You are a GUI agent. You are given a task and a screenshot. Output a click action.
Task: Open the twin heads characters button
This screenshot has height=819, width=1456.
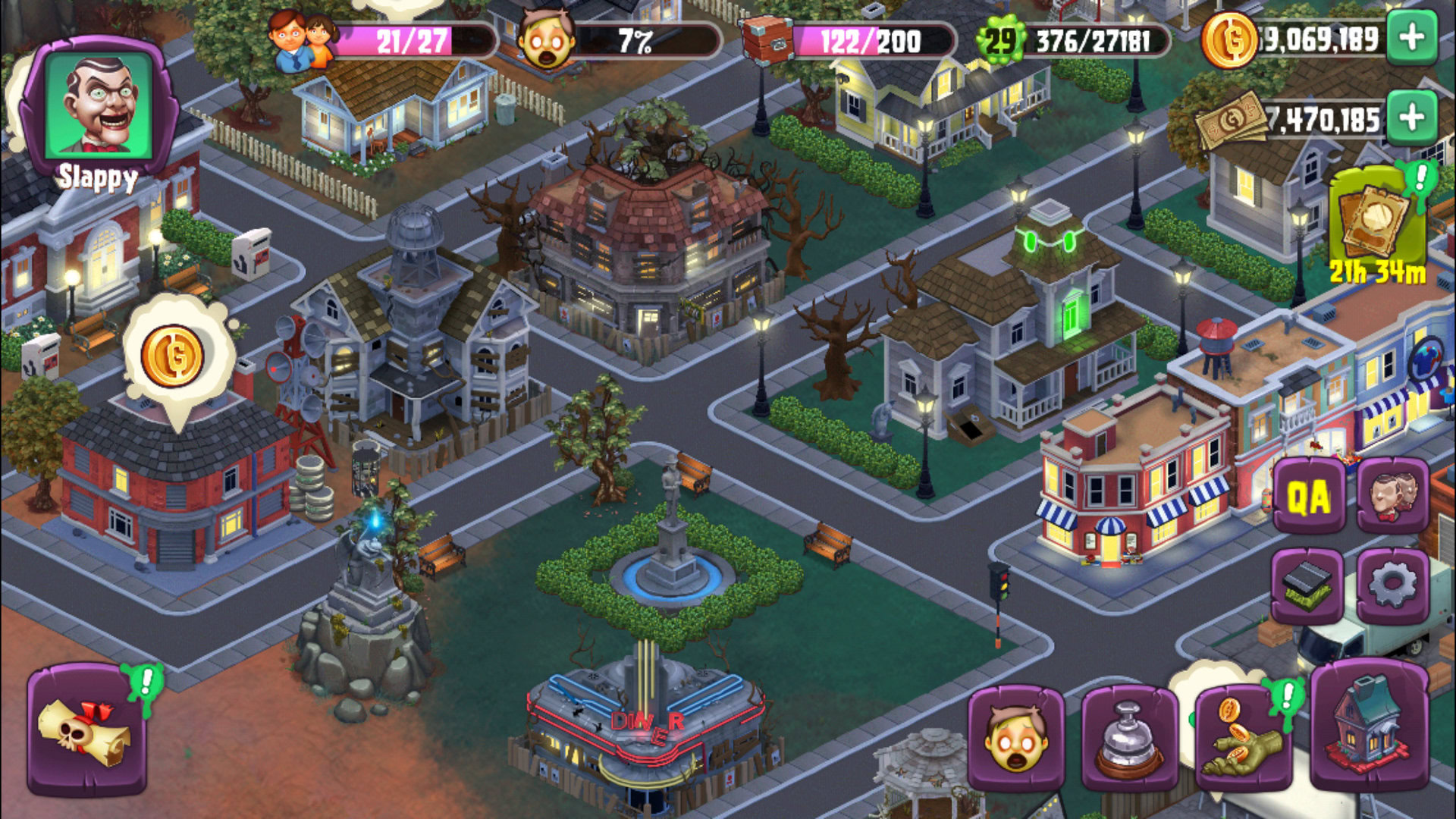(1392, 497)
